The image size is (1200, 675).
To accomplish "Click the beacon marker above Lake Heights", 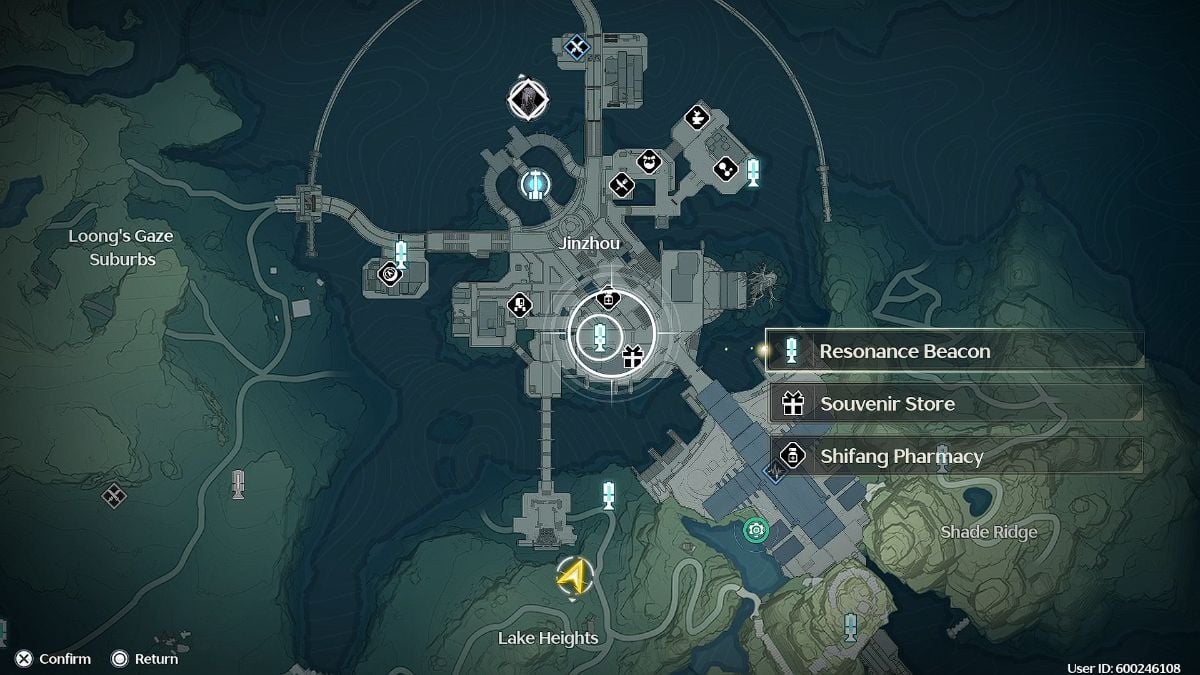I will 608,494.
